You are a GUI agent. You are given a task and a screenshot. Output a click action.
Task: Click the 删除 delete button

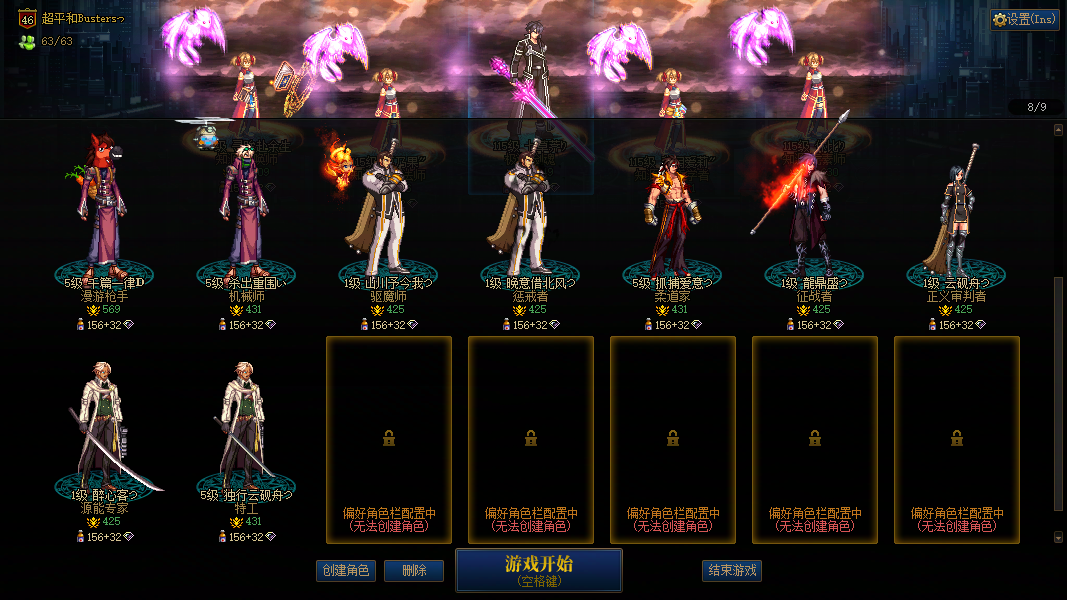(413, 571)
